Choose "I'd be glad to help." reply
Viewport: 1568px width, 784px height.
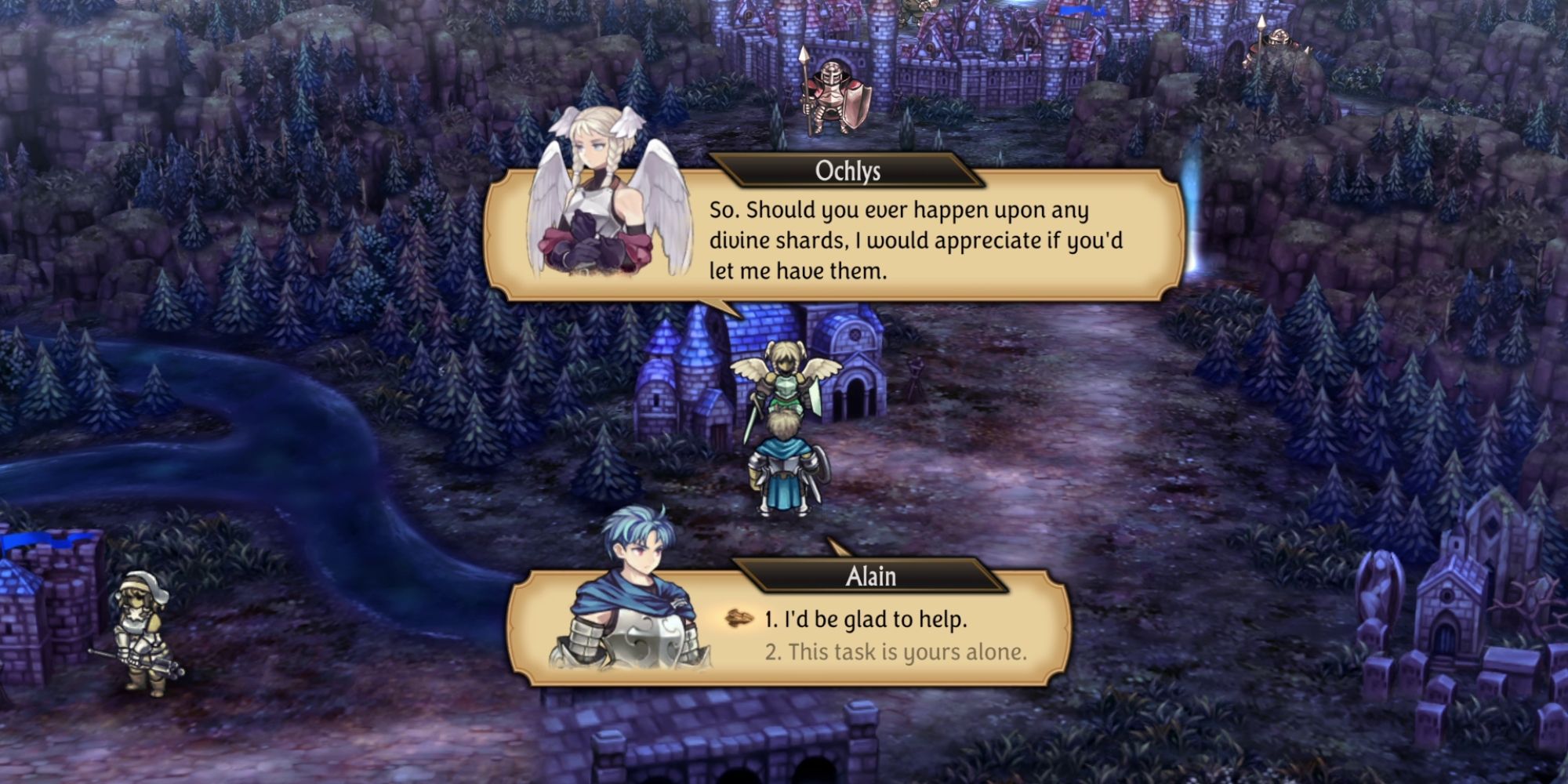[x=866, y=619]
